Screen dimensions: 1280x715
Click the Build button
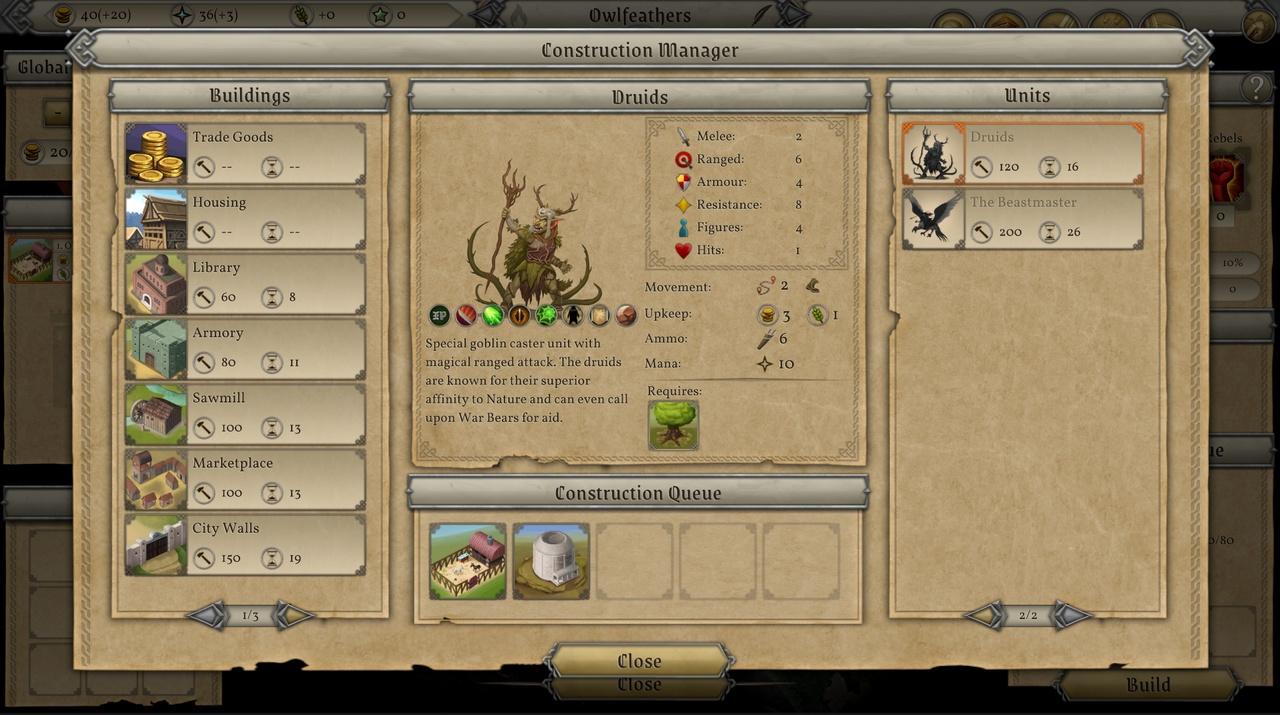click(x=1148, y=685)
